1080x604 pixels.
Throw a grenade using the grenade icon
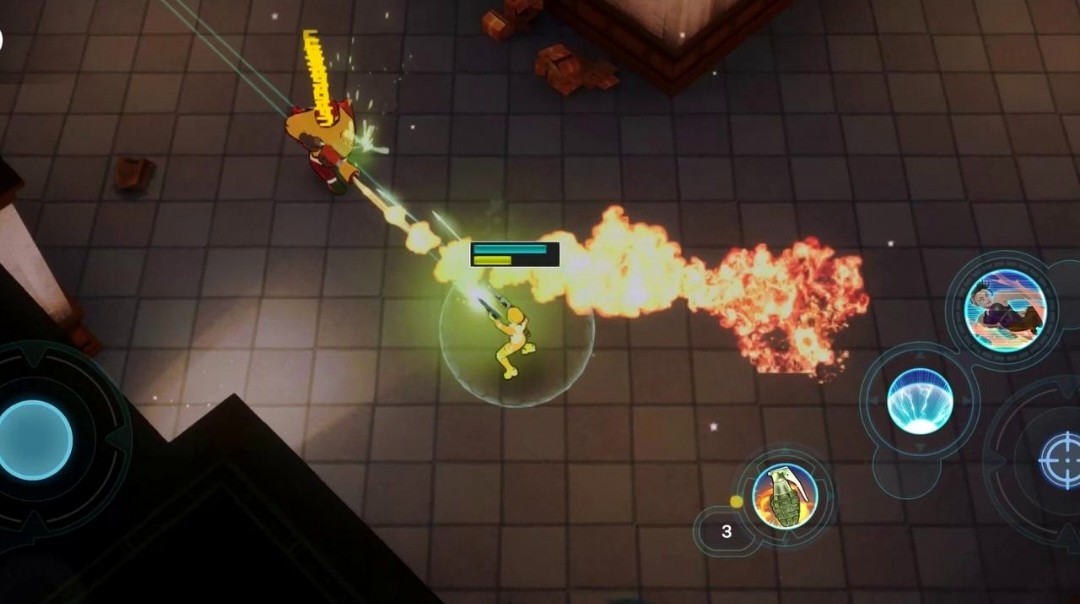[x=784, y=496]
